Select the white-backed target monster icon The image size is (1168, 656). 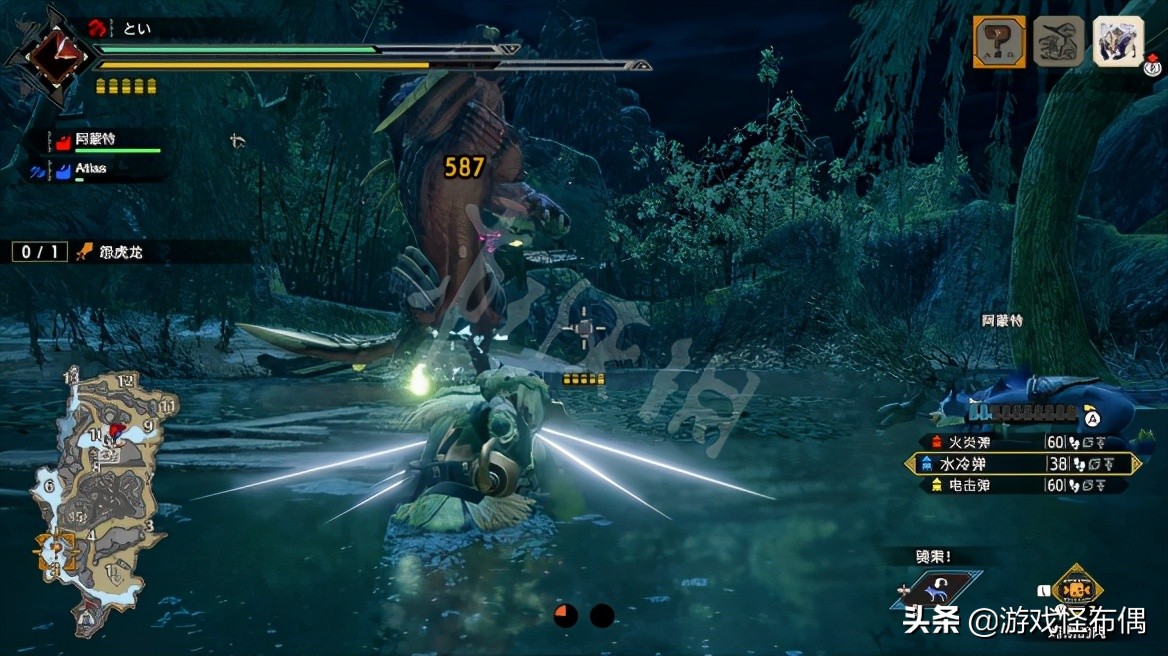pyautogui.click(x=1118, y=42)
